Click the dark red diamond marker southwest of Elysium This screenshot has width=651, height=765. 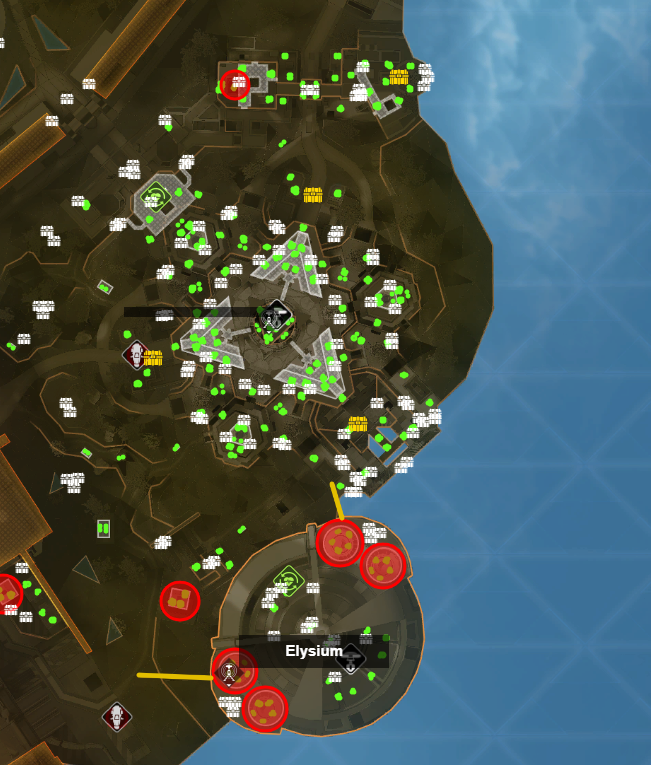pos(117,716)
